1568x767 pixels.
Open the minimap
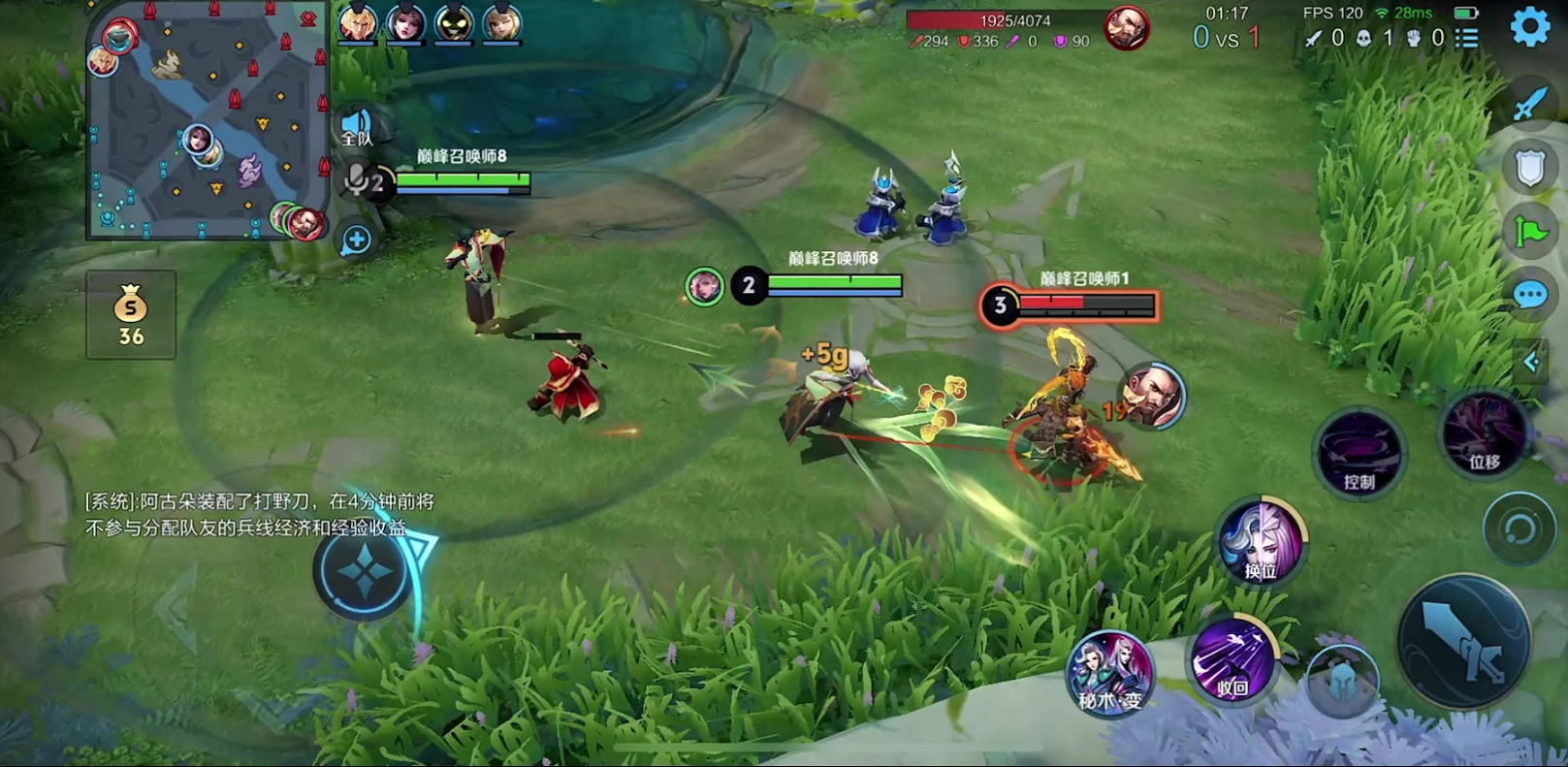point(206,121)
